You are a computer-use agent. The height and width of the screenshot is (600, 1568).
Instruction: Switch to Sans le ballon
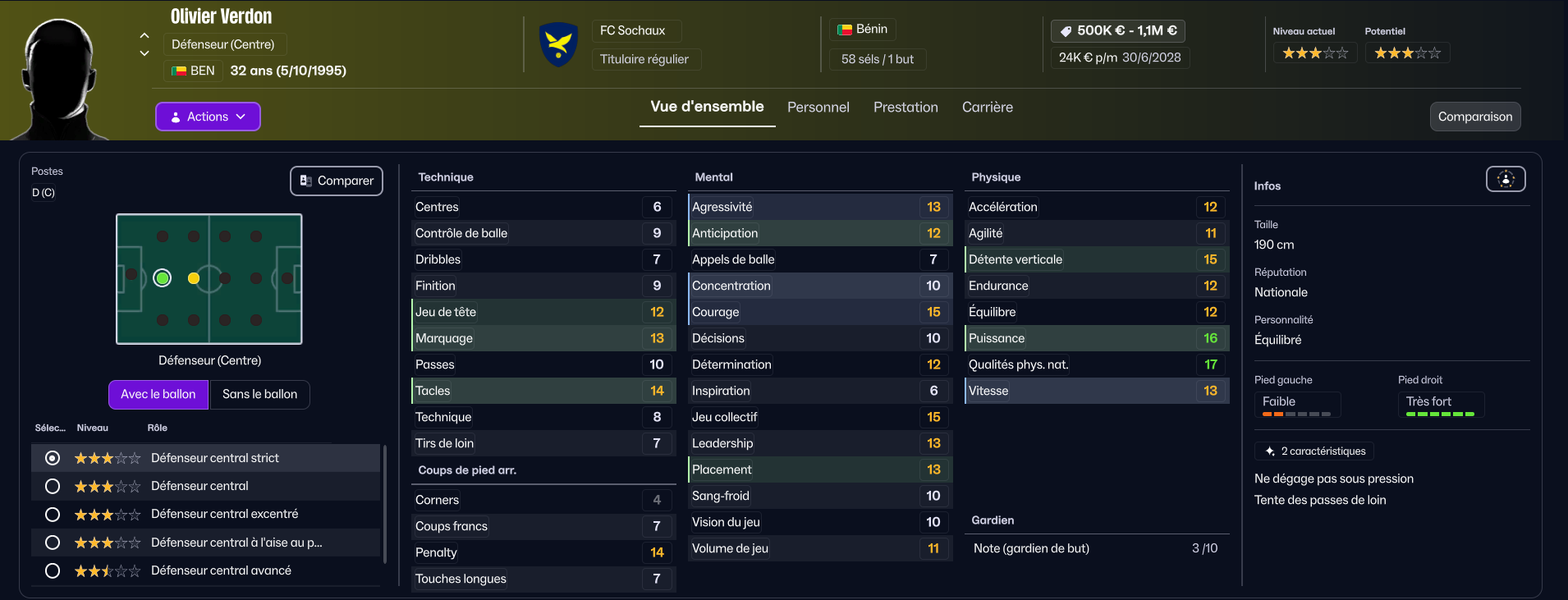coord(259,394)
